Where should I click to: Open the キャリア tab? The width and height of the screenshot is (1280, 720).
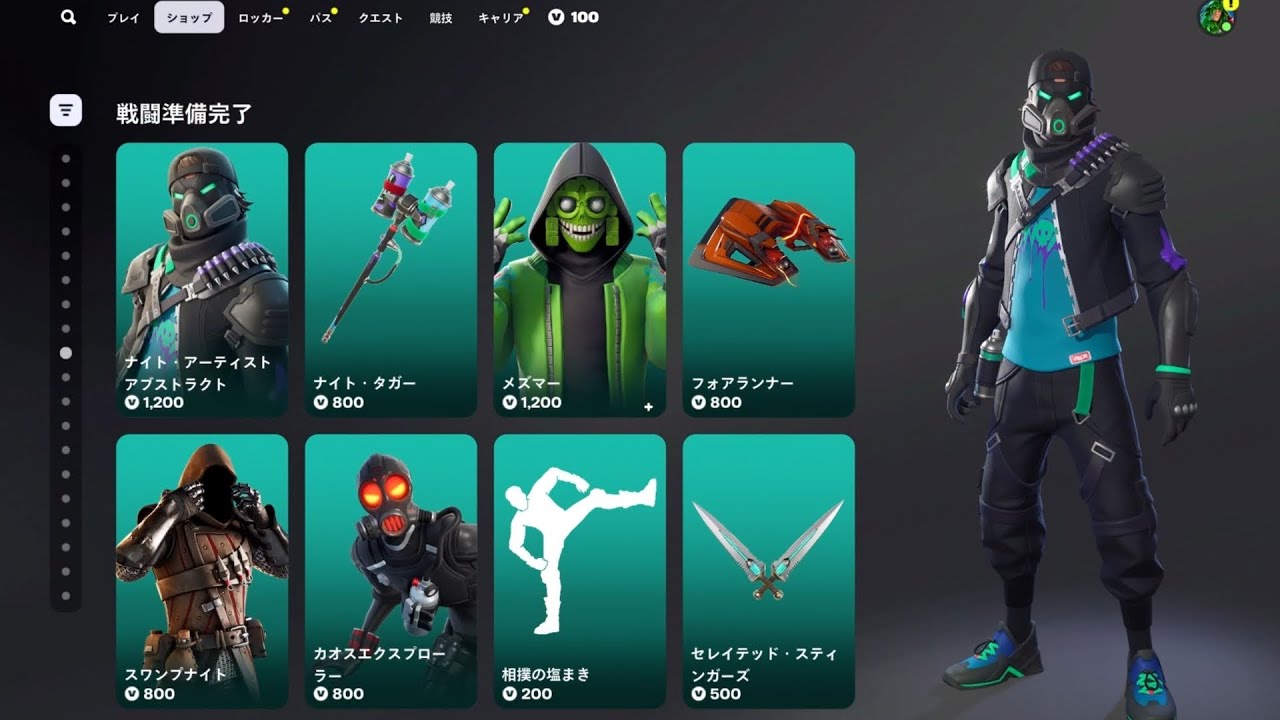click(500, 17)
